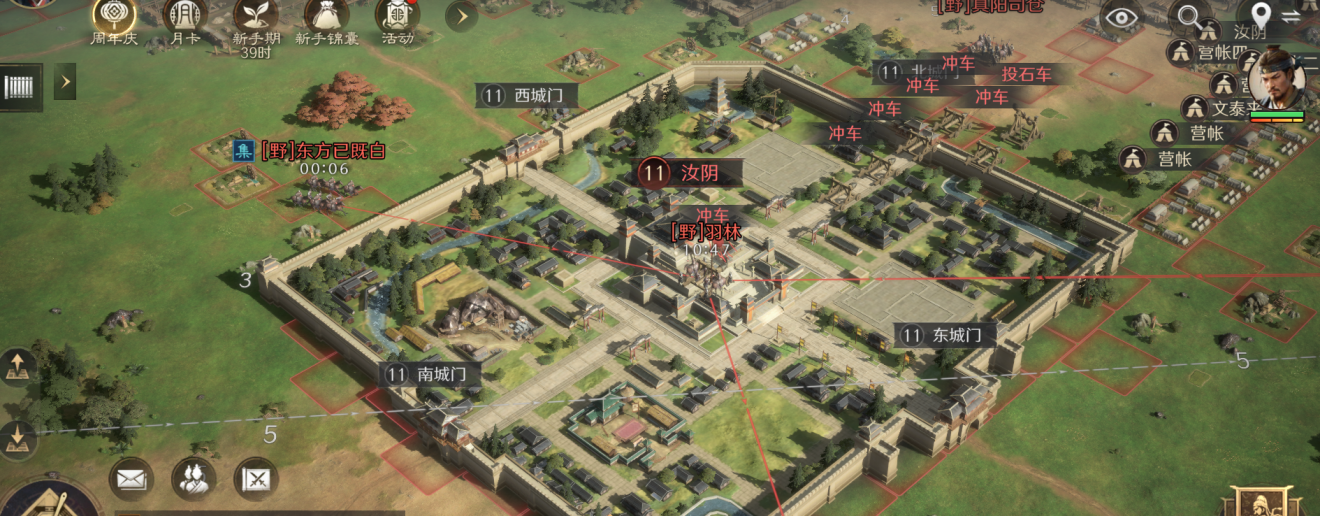Viewport: 1320px width, 516px height.
Task: Open the generals figures icon
Action: pos(194,479)
